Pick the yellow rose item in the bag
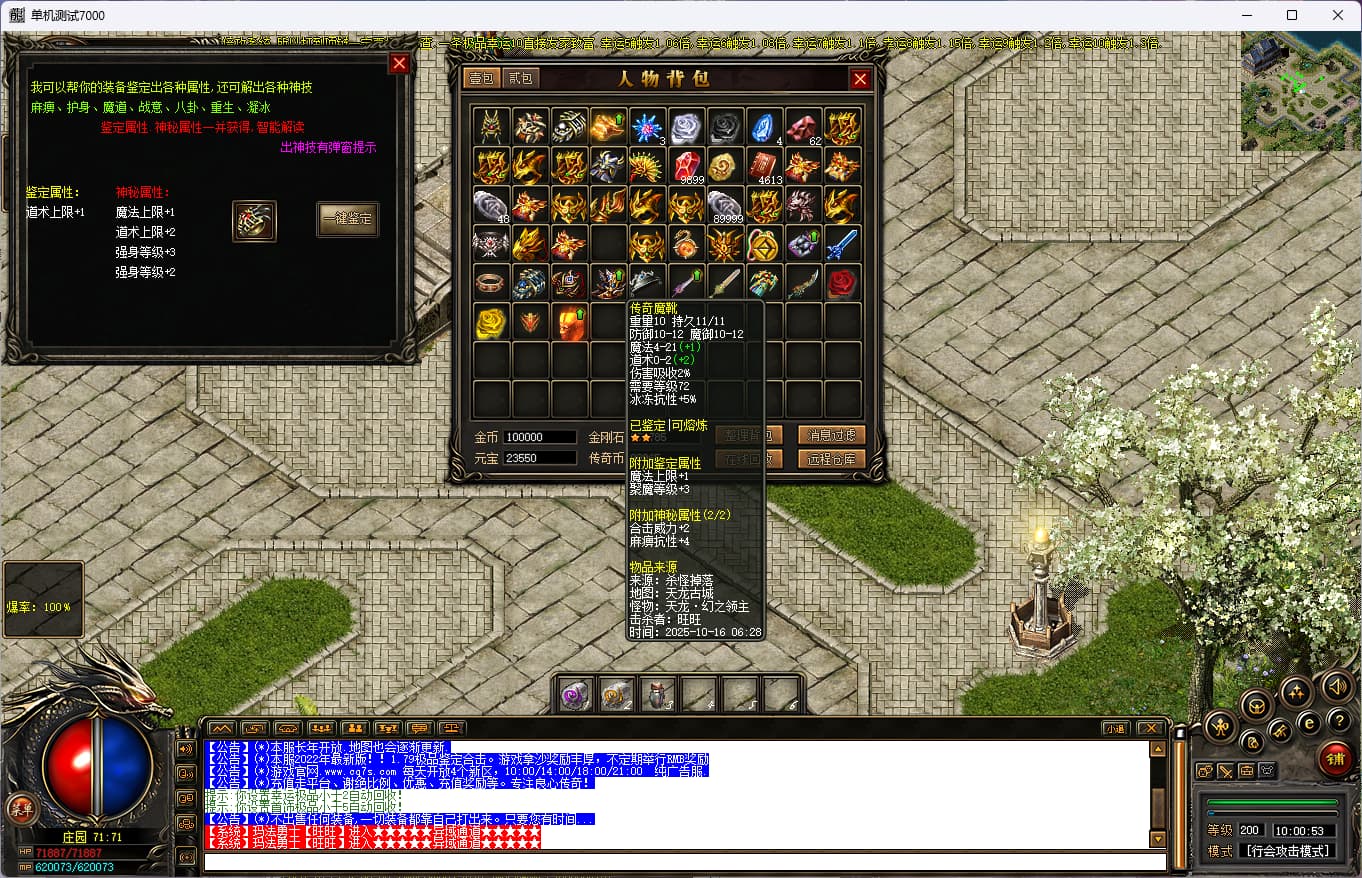The height and width of the screenshot is (878, 1362). 491,322
